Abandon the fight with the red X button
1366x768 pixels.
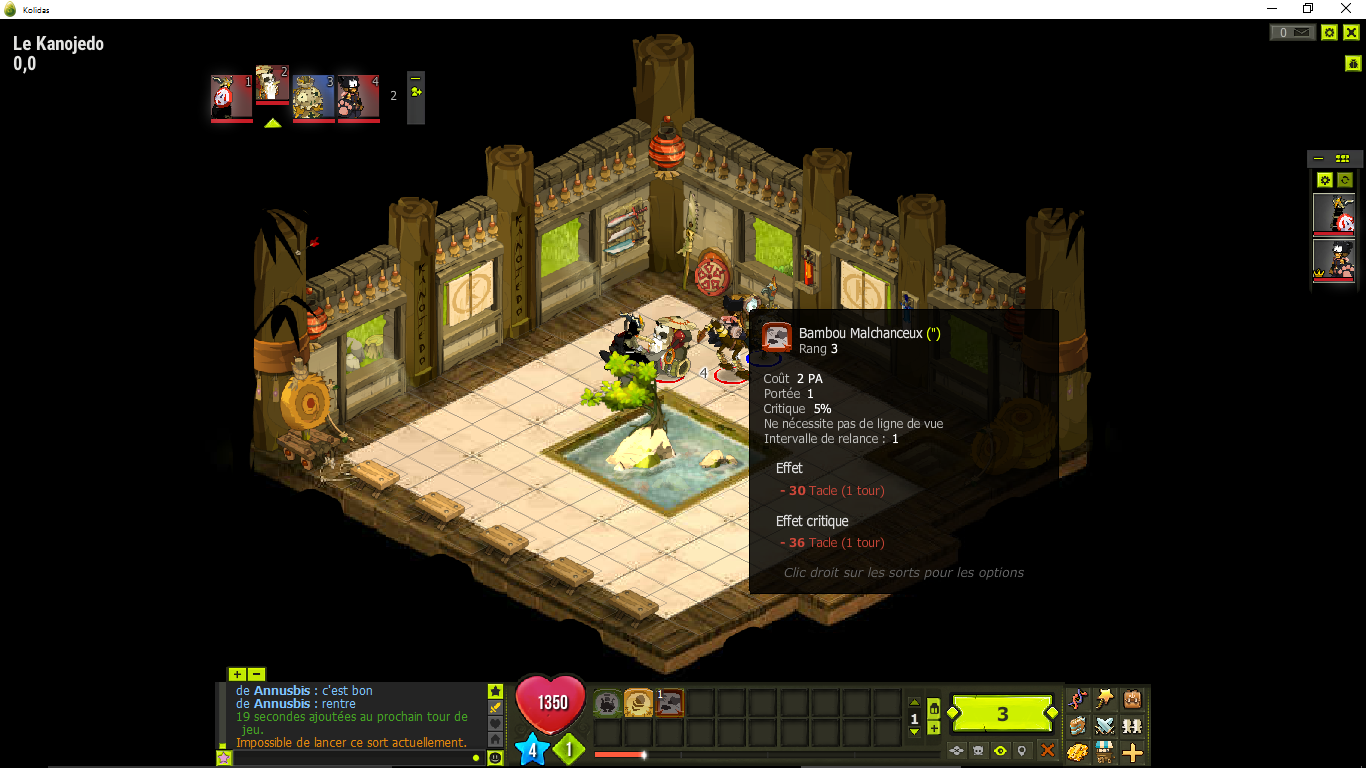click(1046, 750)
